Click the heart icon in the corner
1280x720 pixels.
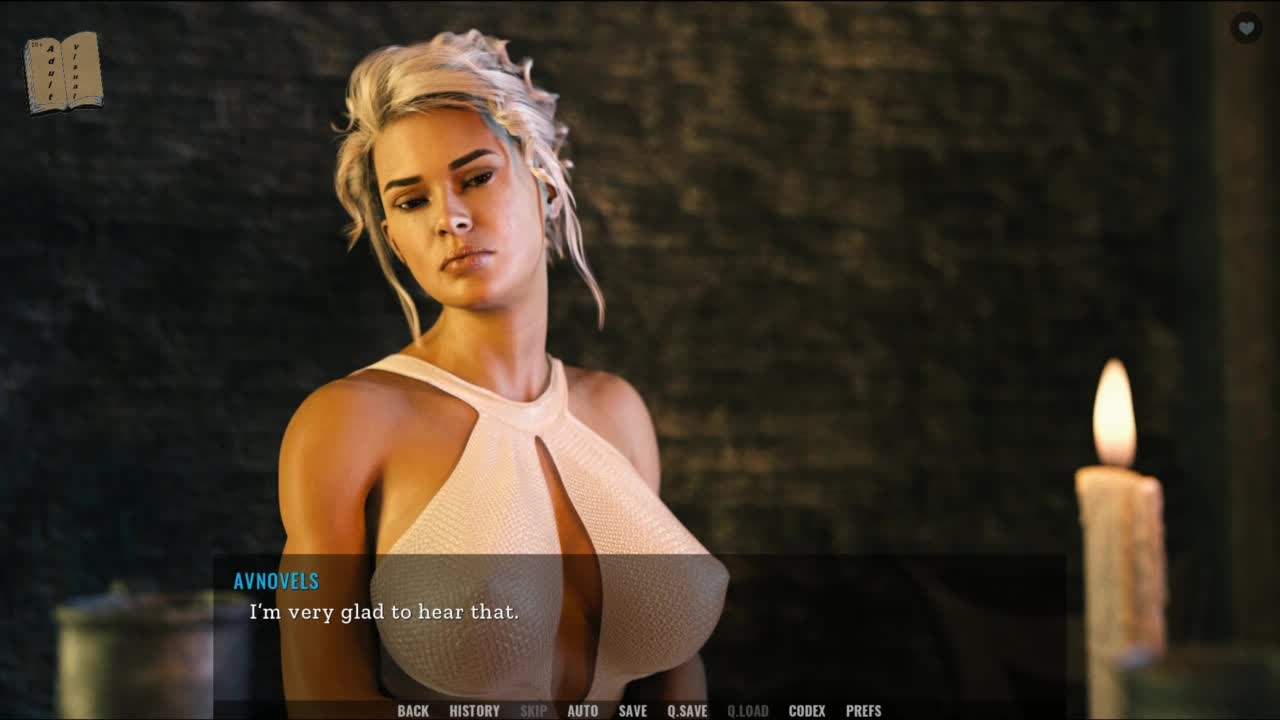tap(1245, 28)
